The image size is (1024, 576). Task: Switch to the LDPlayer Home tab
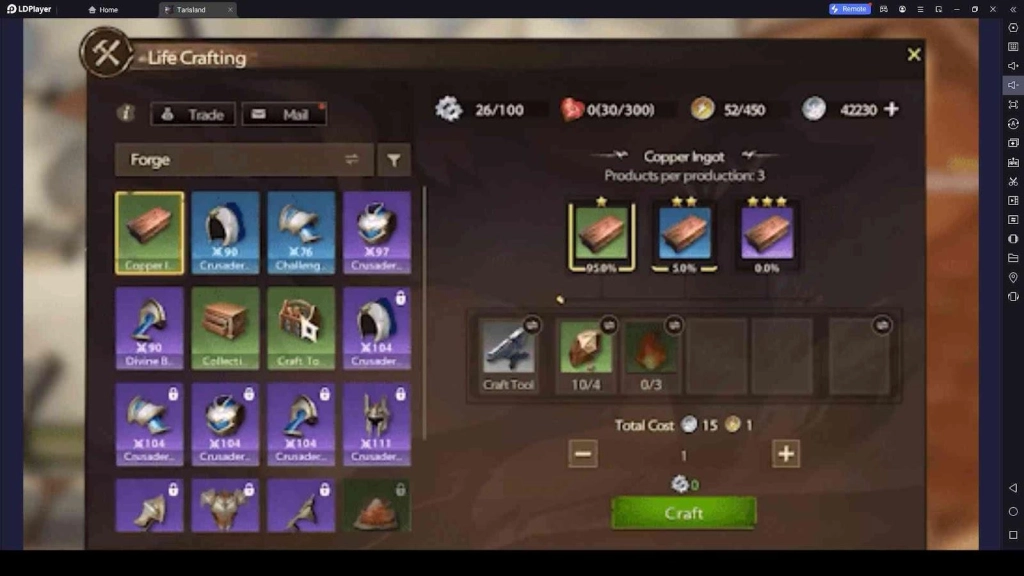coord(103,9)
